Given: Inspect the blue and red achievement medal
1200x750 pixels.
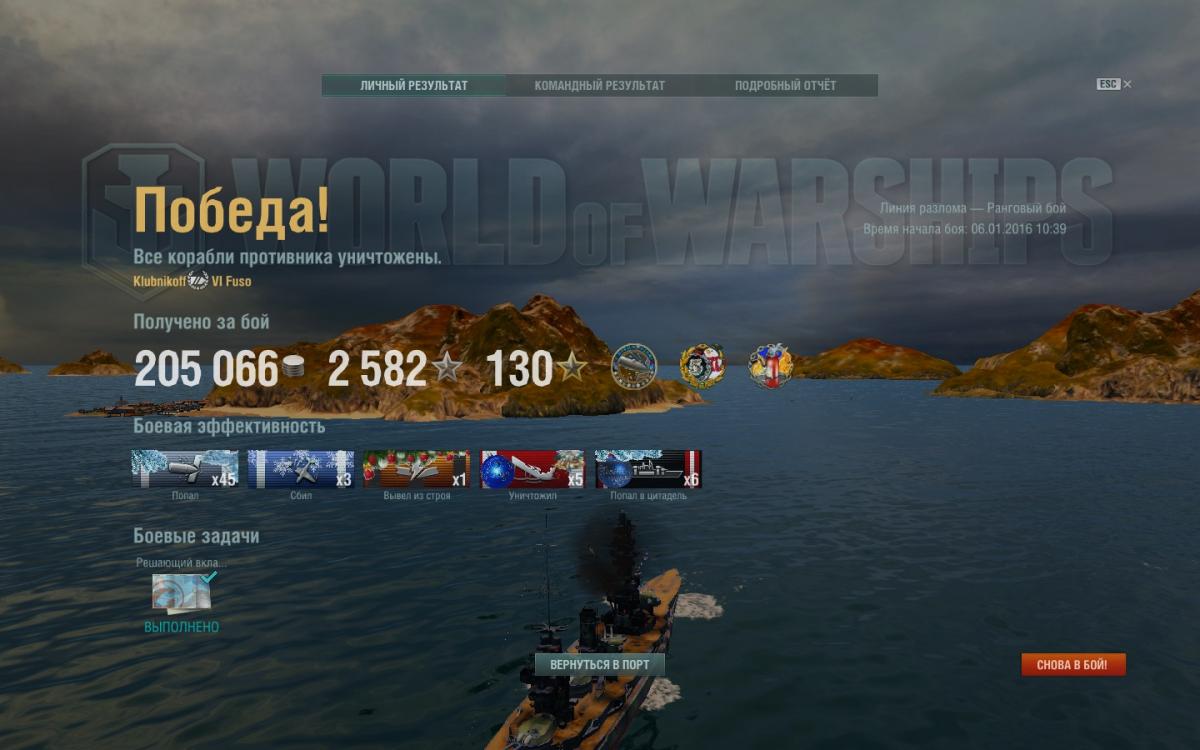Looking at the screenshot, I should tap(770, 366).
